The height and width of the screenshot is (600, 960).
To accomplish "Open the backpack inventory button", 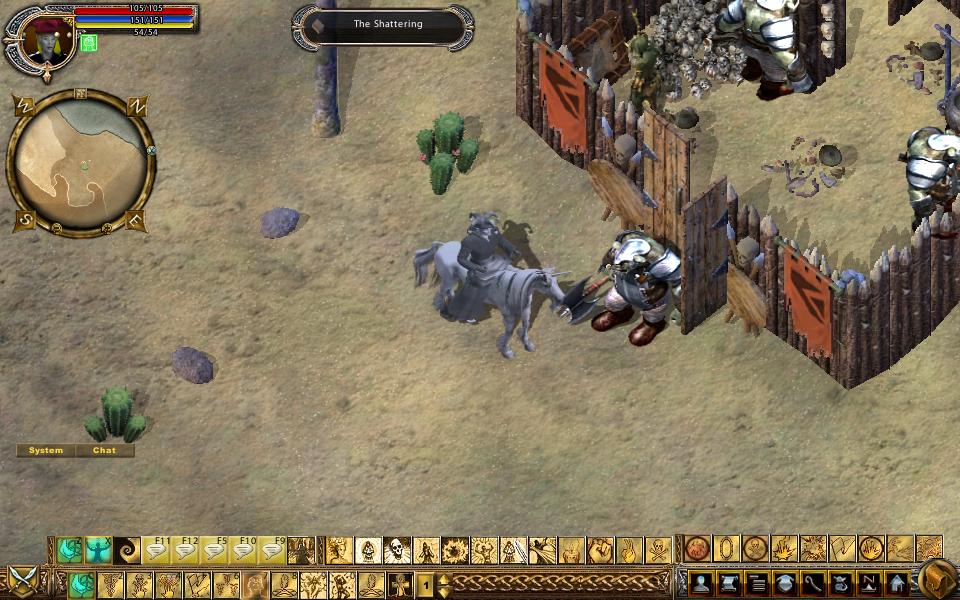I will [x=936, y=579].
